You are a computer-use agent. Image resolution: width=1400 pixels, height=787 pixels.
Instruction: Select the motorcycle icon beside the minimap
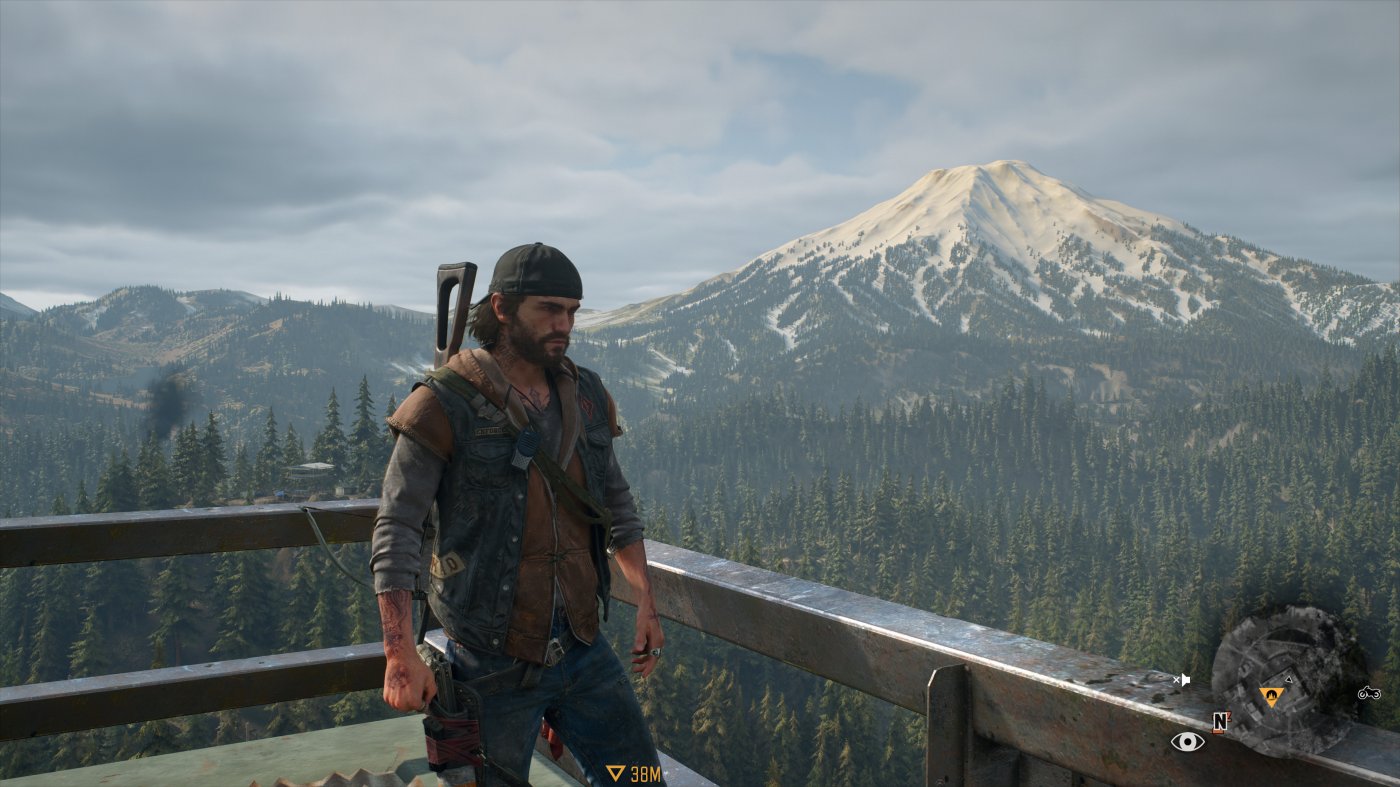[x=1369, y=694]
